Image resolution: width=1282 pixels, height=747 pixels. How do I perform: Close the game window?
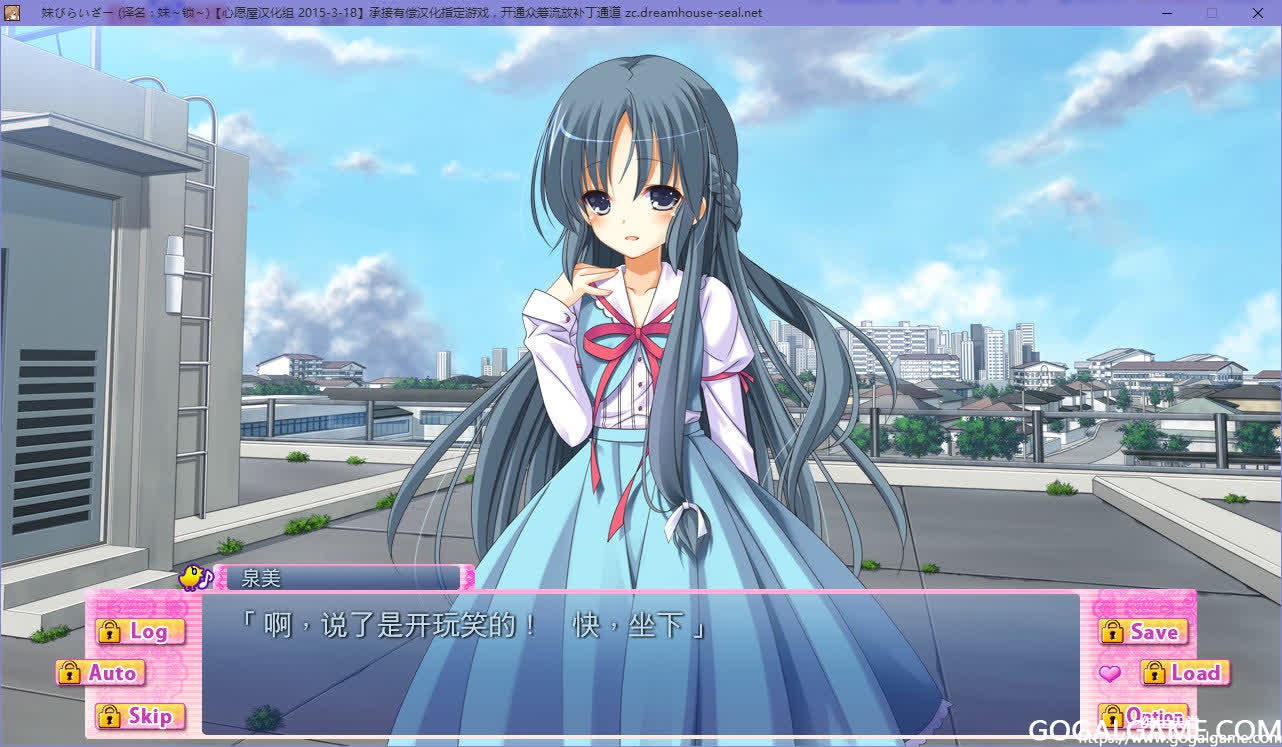[x=1257, y=13]
